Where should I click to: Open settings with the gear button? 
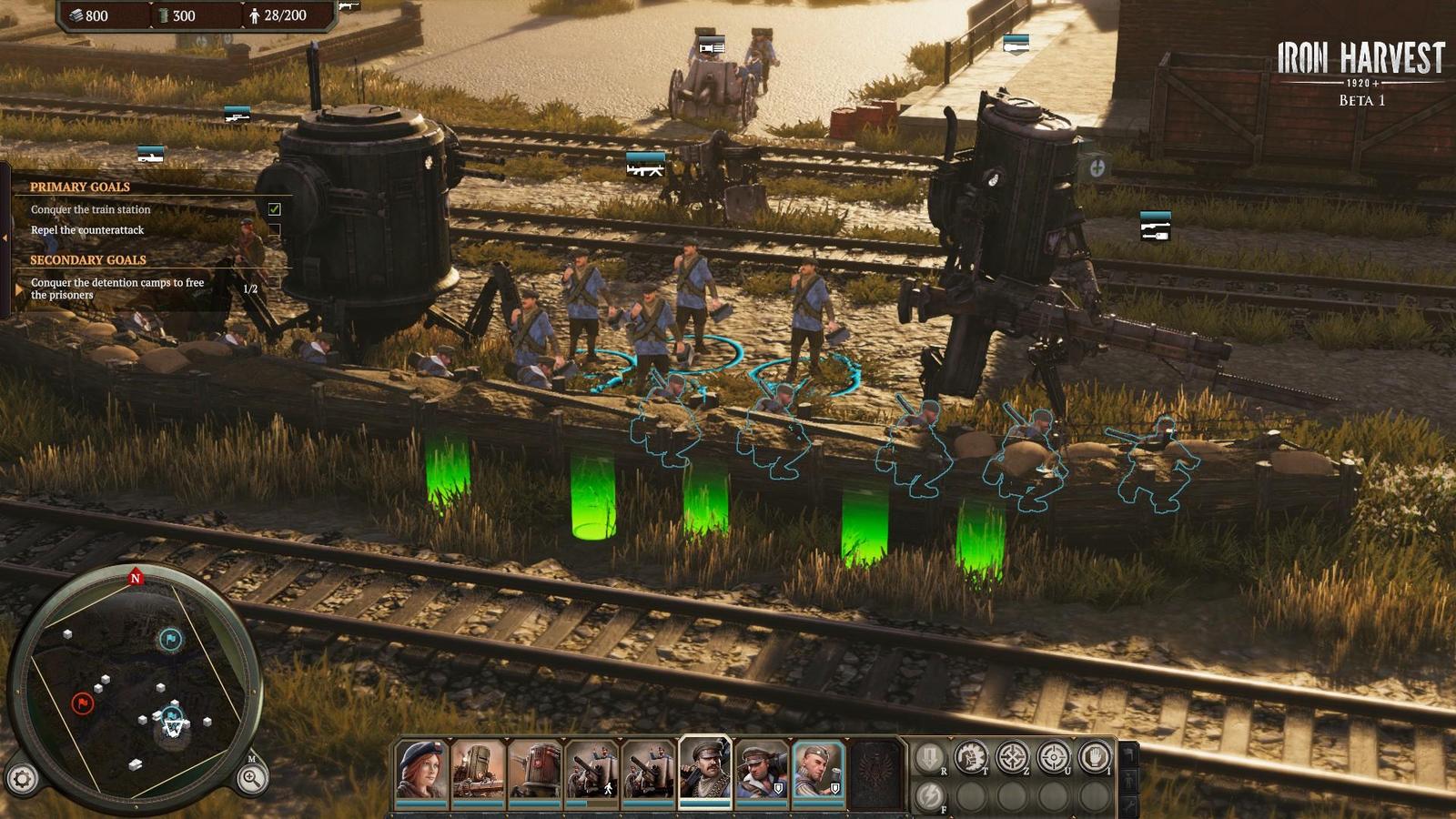click(23, 779)
